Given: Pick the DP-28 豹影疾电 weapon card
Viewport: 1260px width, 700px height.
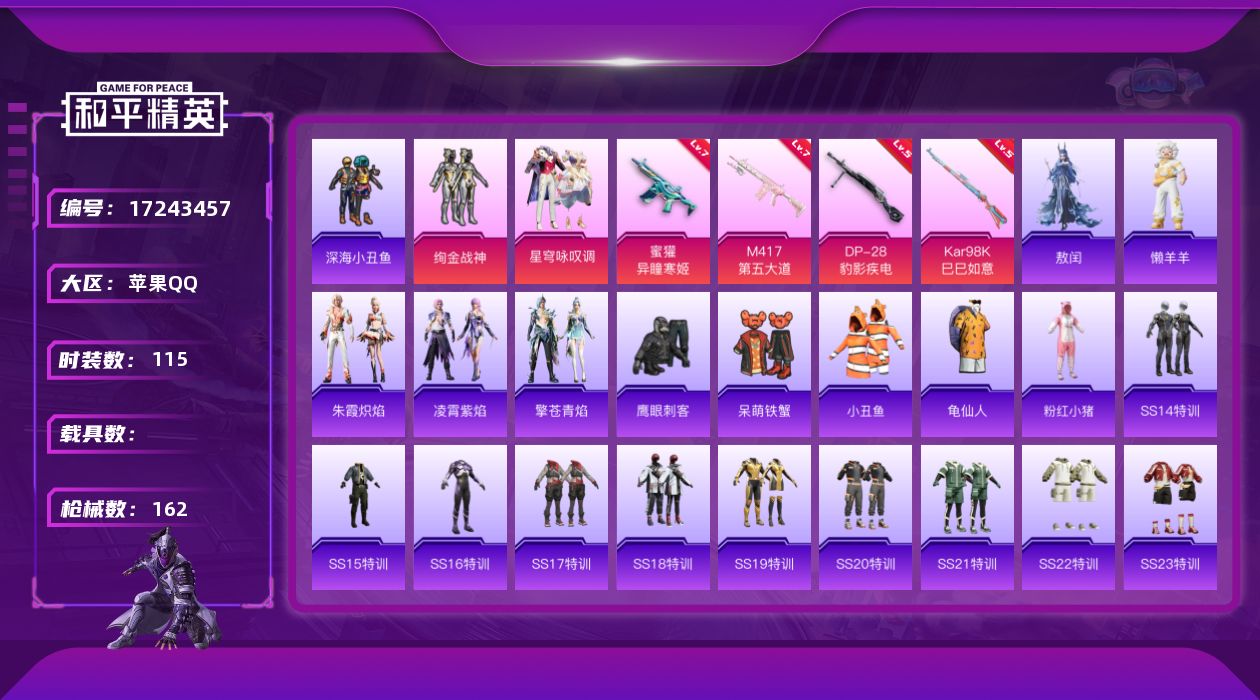Looking at the screenshot, I should [865, 211].
